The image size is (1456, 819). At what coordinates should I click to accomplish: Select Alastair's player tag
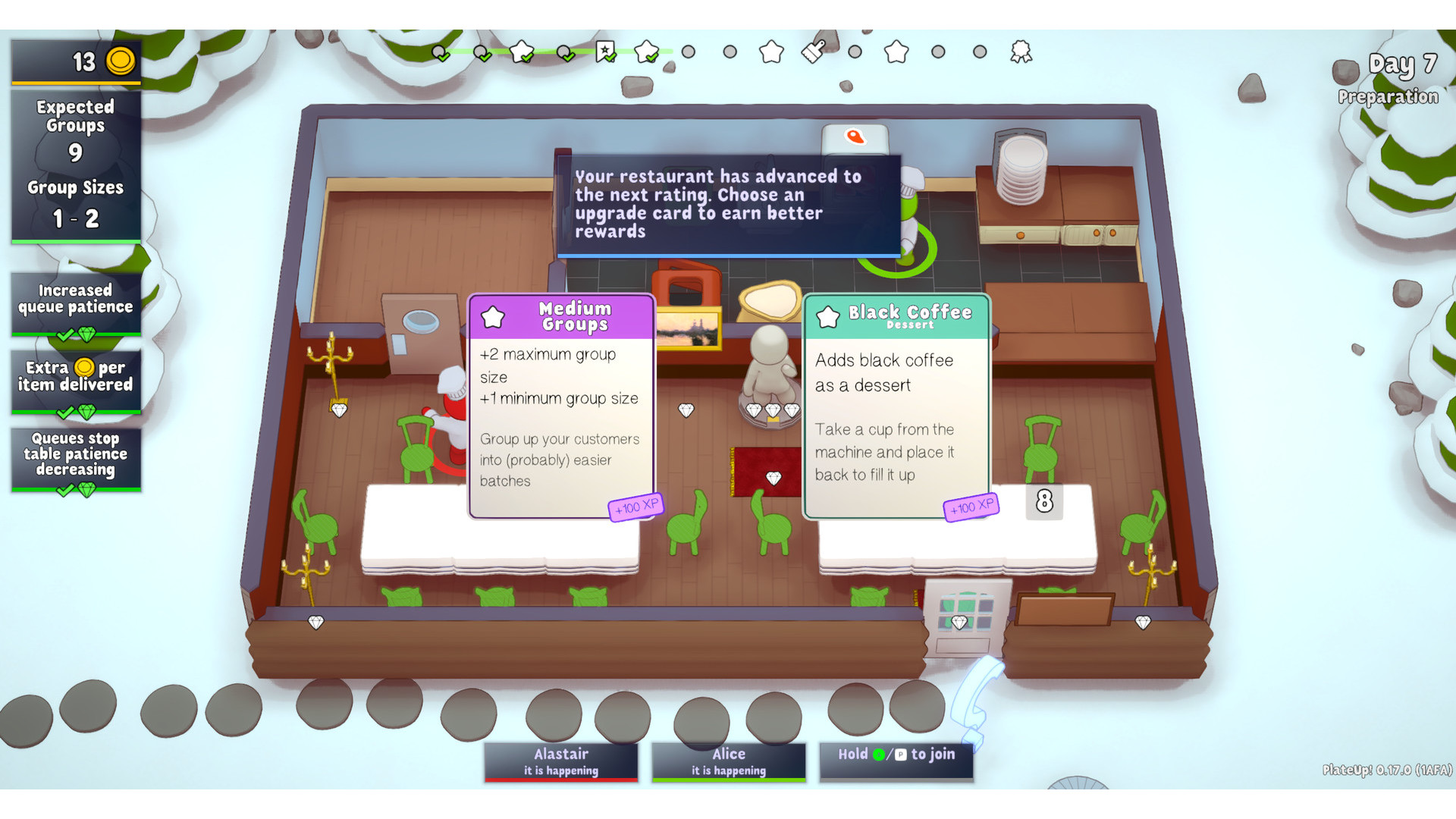pos(561,761)
